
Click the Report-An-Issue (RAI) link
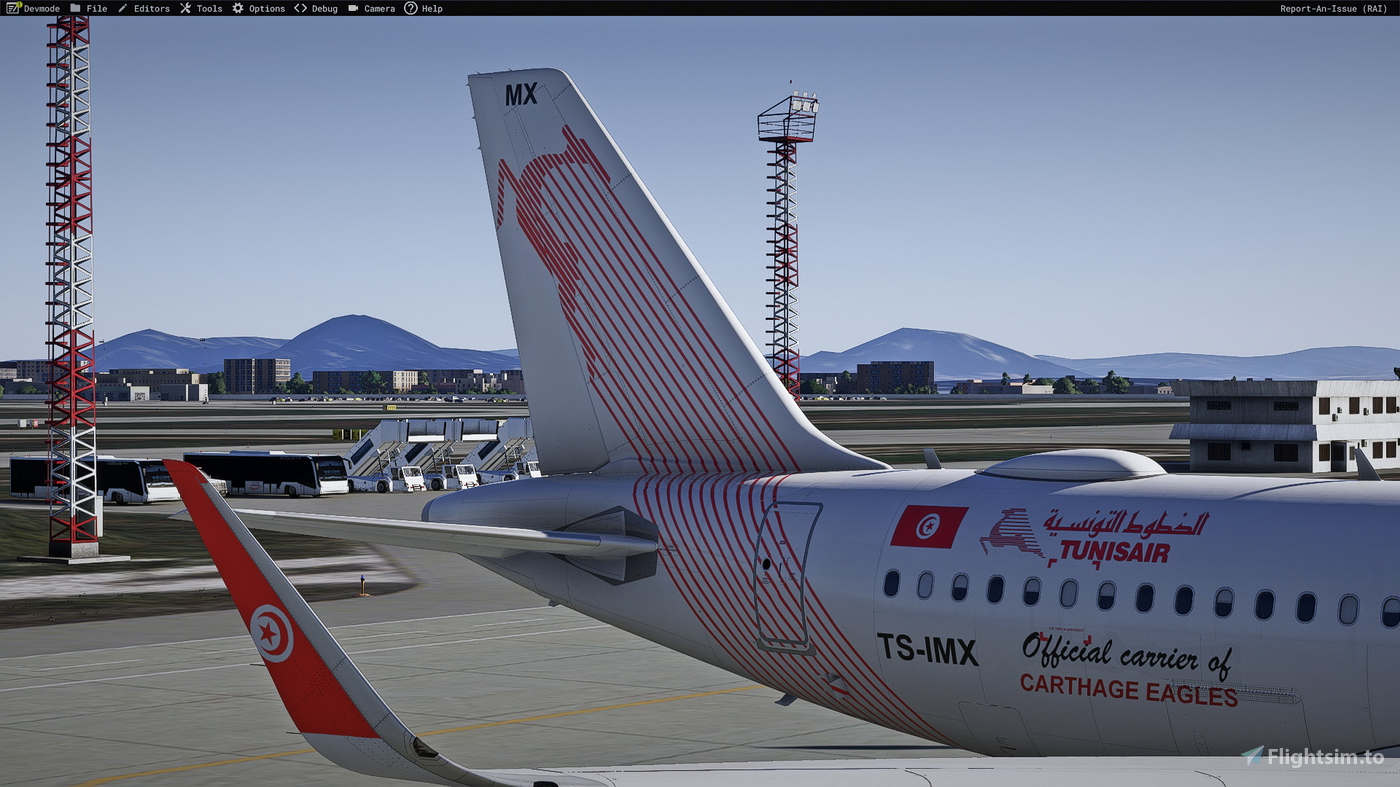(1334, 8)
